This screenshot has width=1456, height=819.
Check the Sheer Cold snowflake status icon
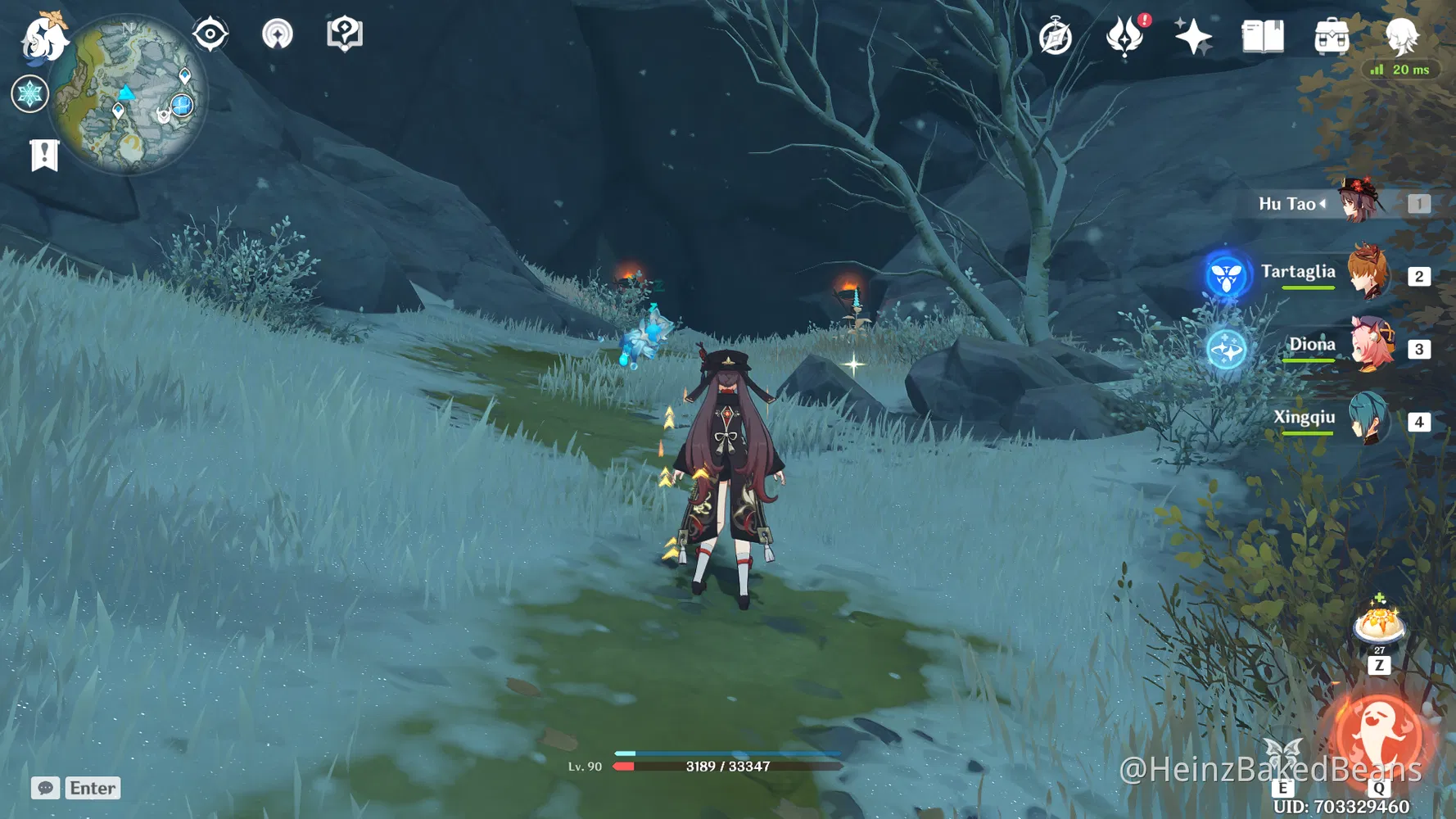click(x=29, y=94)
